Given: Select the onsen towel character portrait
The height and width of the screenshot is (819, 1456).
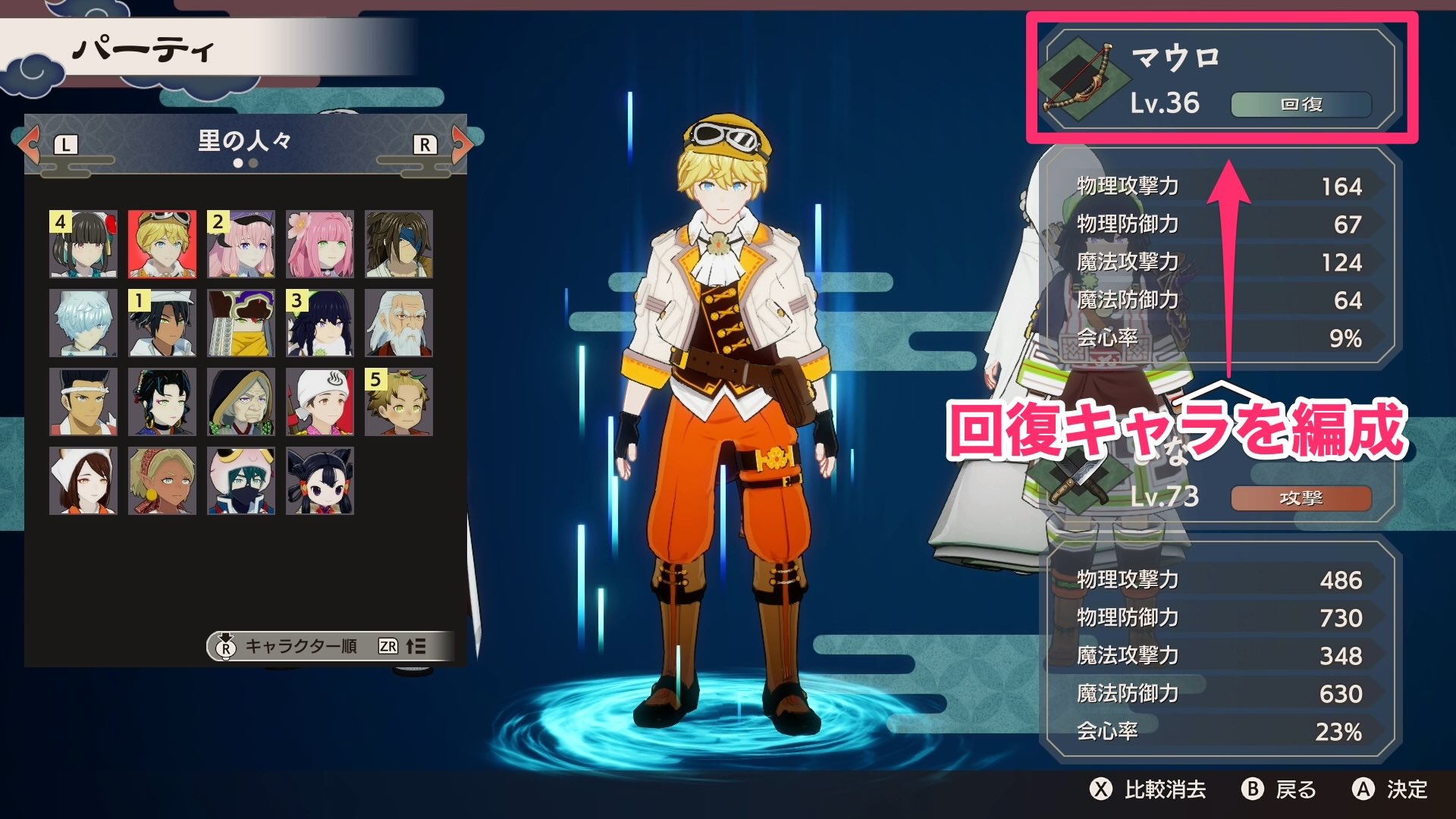Looking at the screenshot, I should pyautogui.click(x=321, y=400).
